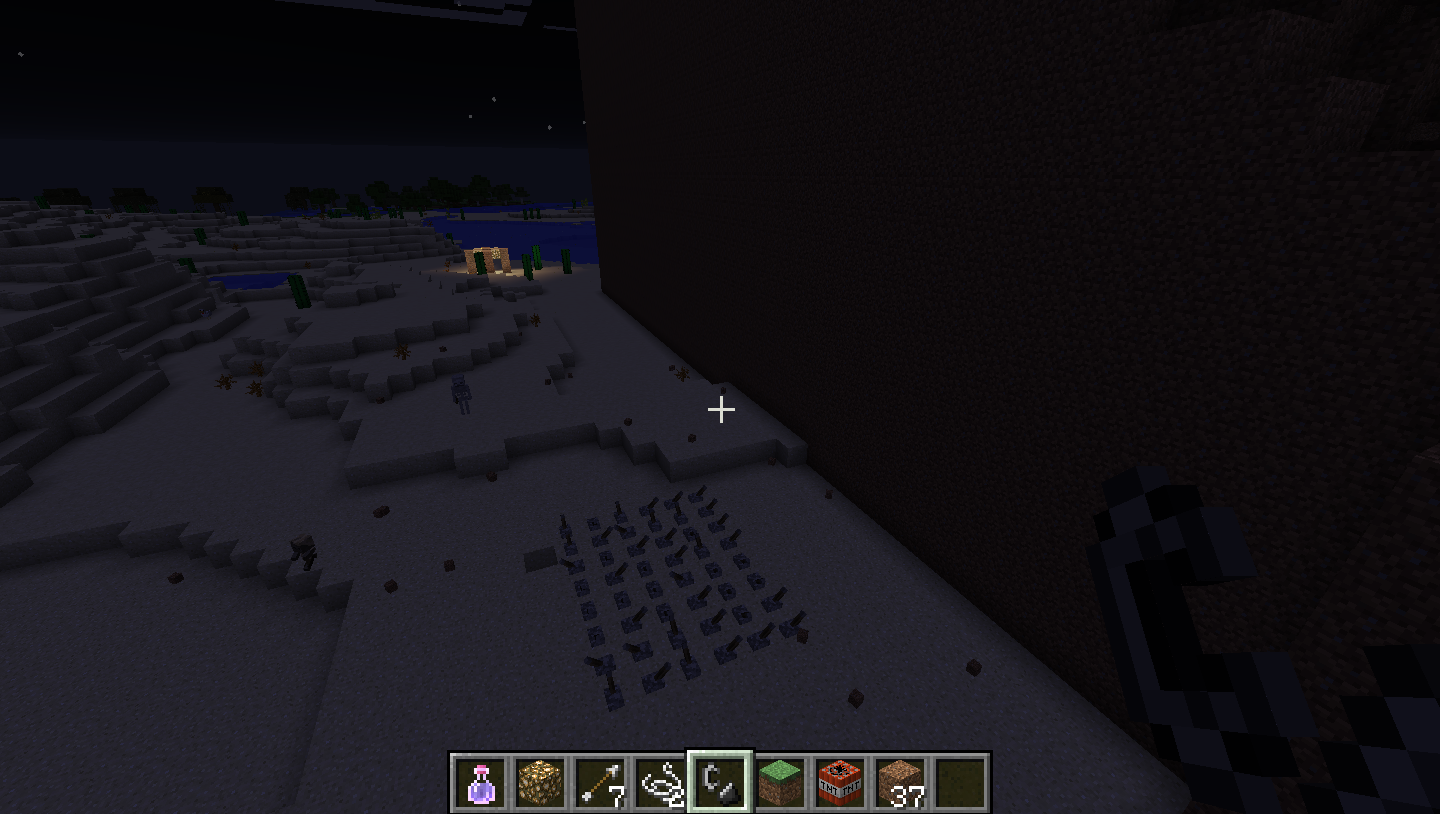Viewport: 1440px width, 814px height.
Task: Select the white string hotbar slot
Action: coord(661,782)
